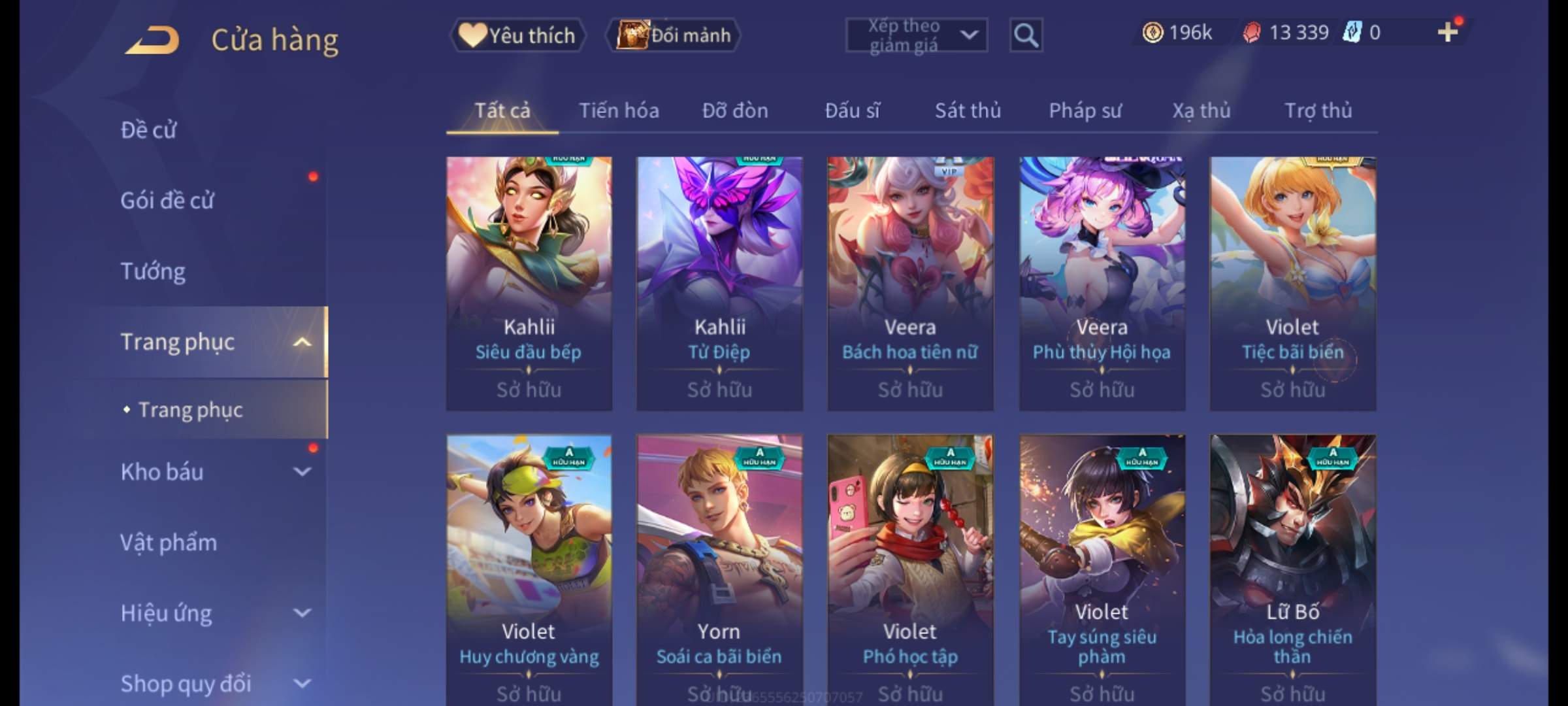Select the Trợ thủ tab
Viewport: 1568px width, 706px height.
coord(1318,110)
